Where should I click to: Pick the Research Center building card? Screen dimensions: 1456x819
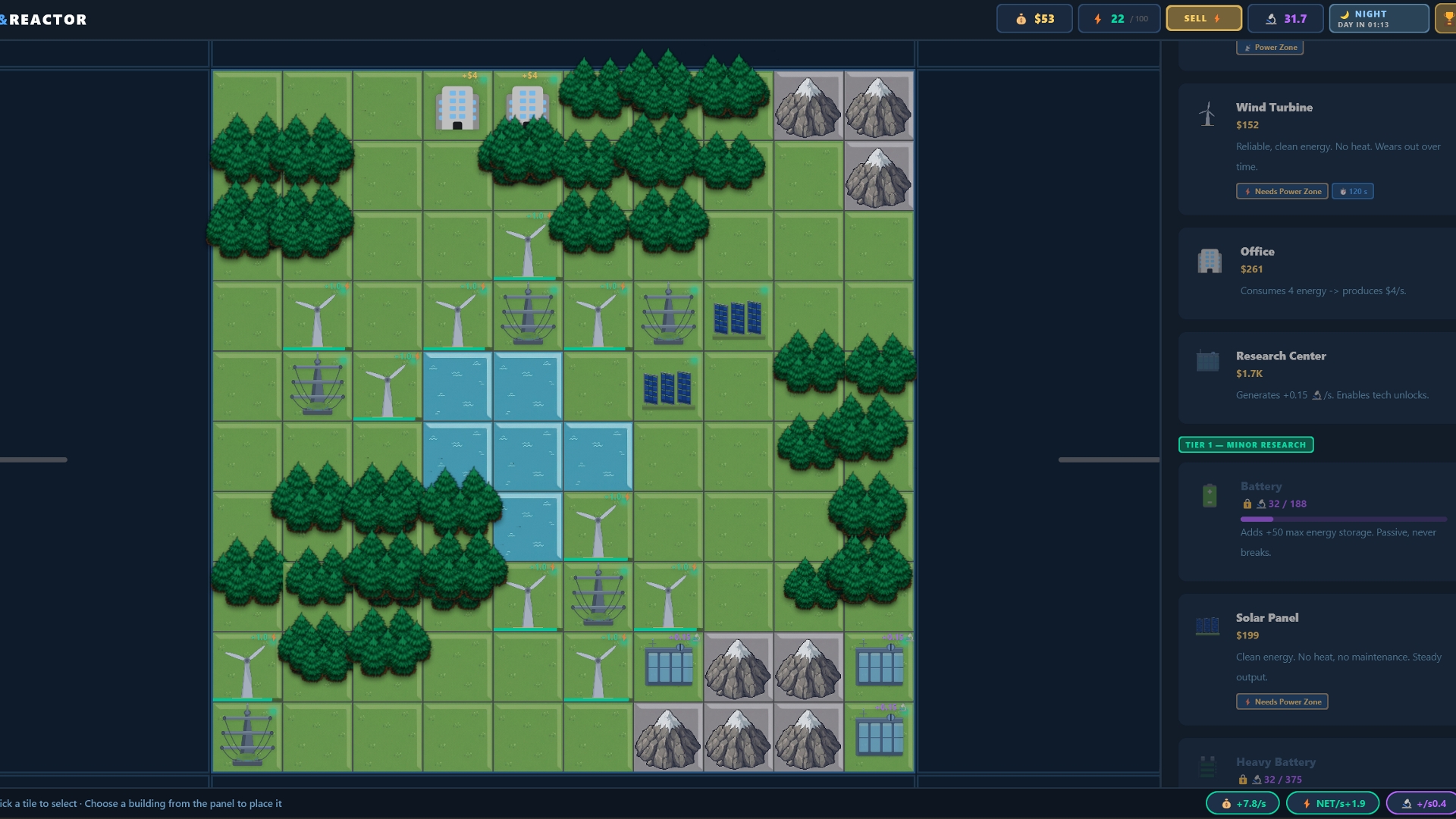click(x=1316, y=377)
